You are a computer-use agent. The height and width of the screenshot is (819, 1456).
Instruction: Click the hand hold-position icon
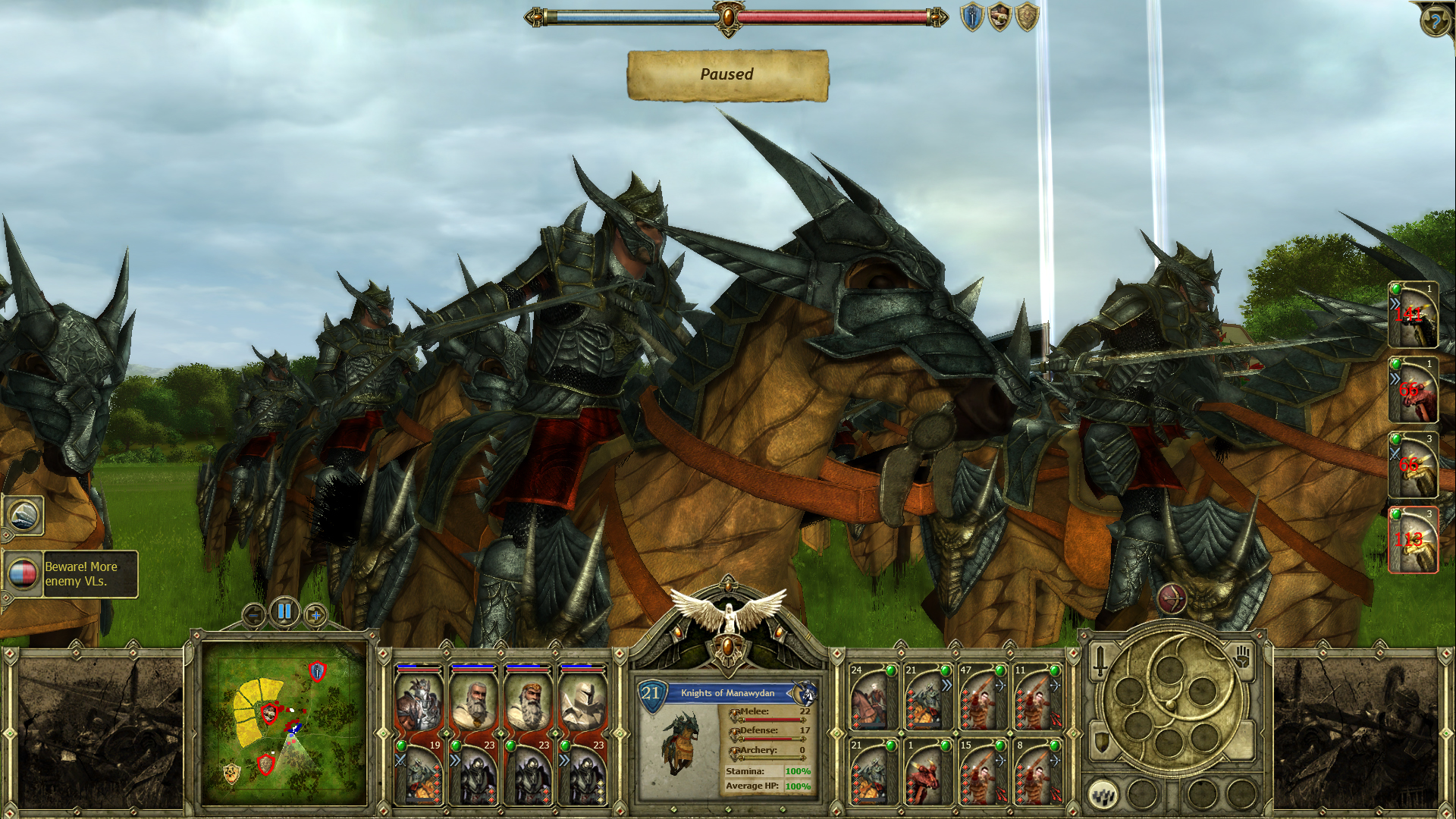coord(1241,659)
